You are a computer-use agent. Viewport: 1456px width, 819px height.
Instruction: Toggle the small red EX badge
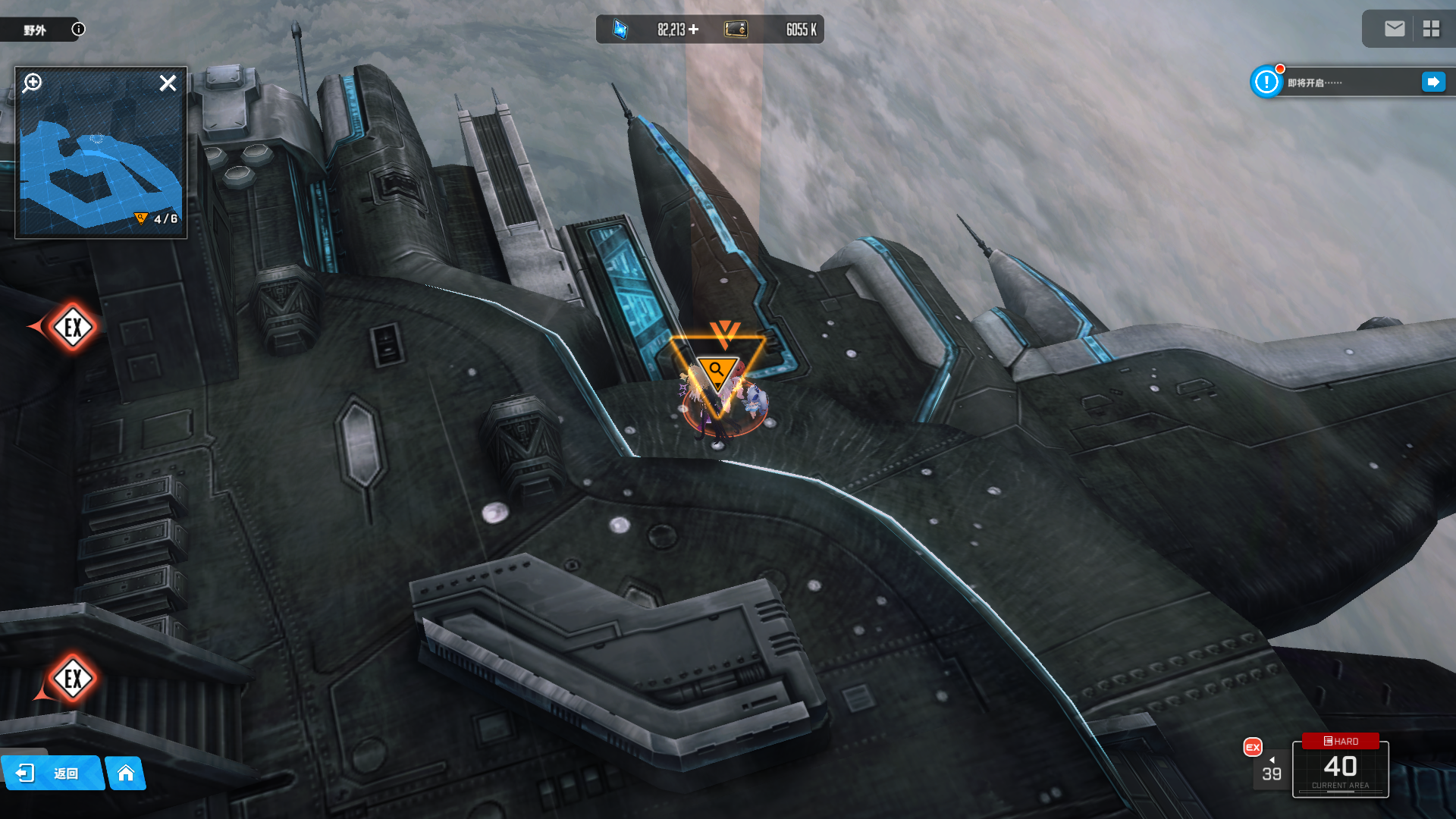pos(1253,747)
